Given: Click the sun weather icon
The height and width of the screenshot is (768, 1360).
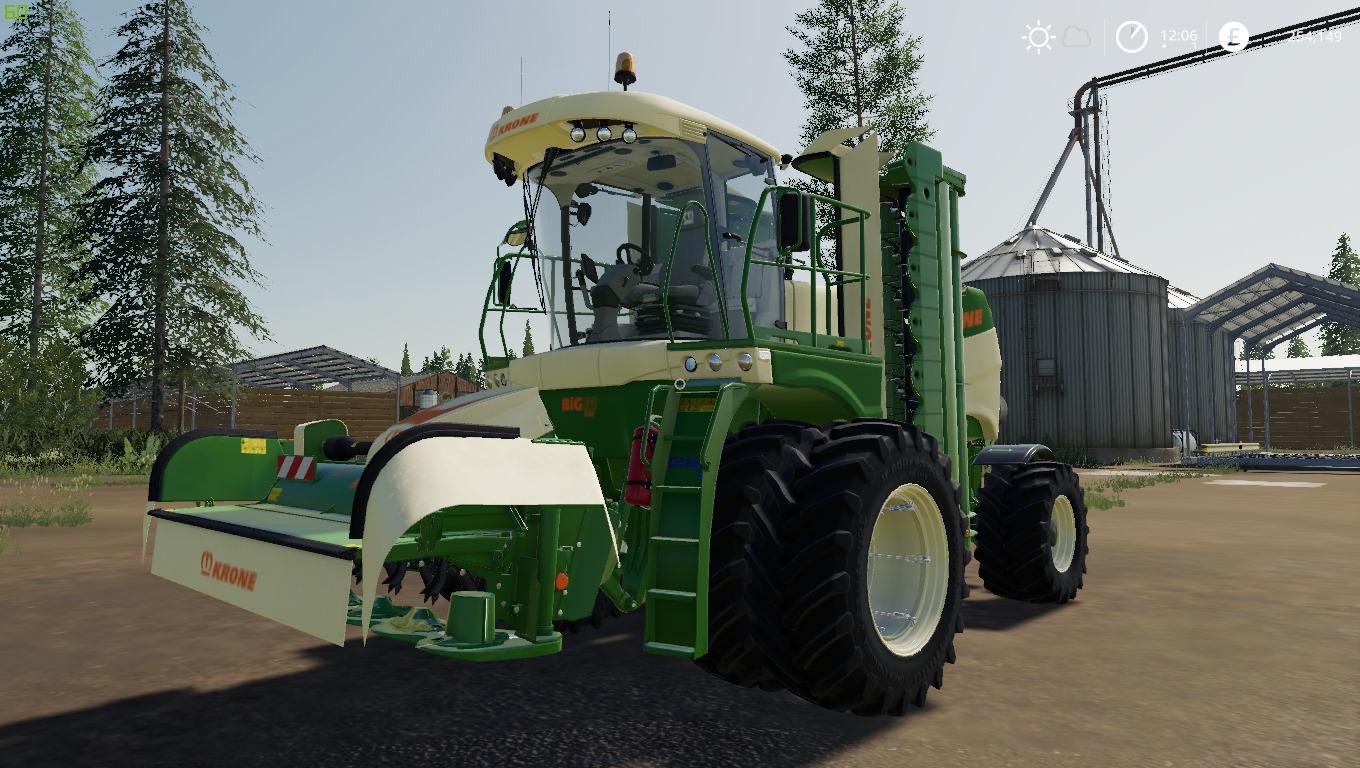Looking at the screenshot, I should (1040, 36).
